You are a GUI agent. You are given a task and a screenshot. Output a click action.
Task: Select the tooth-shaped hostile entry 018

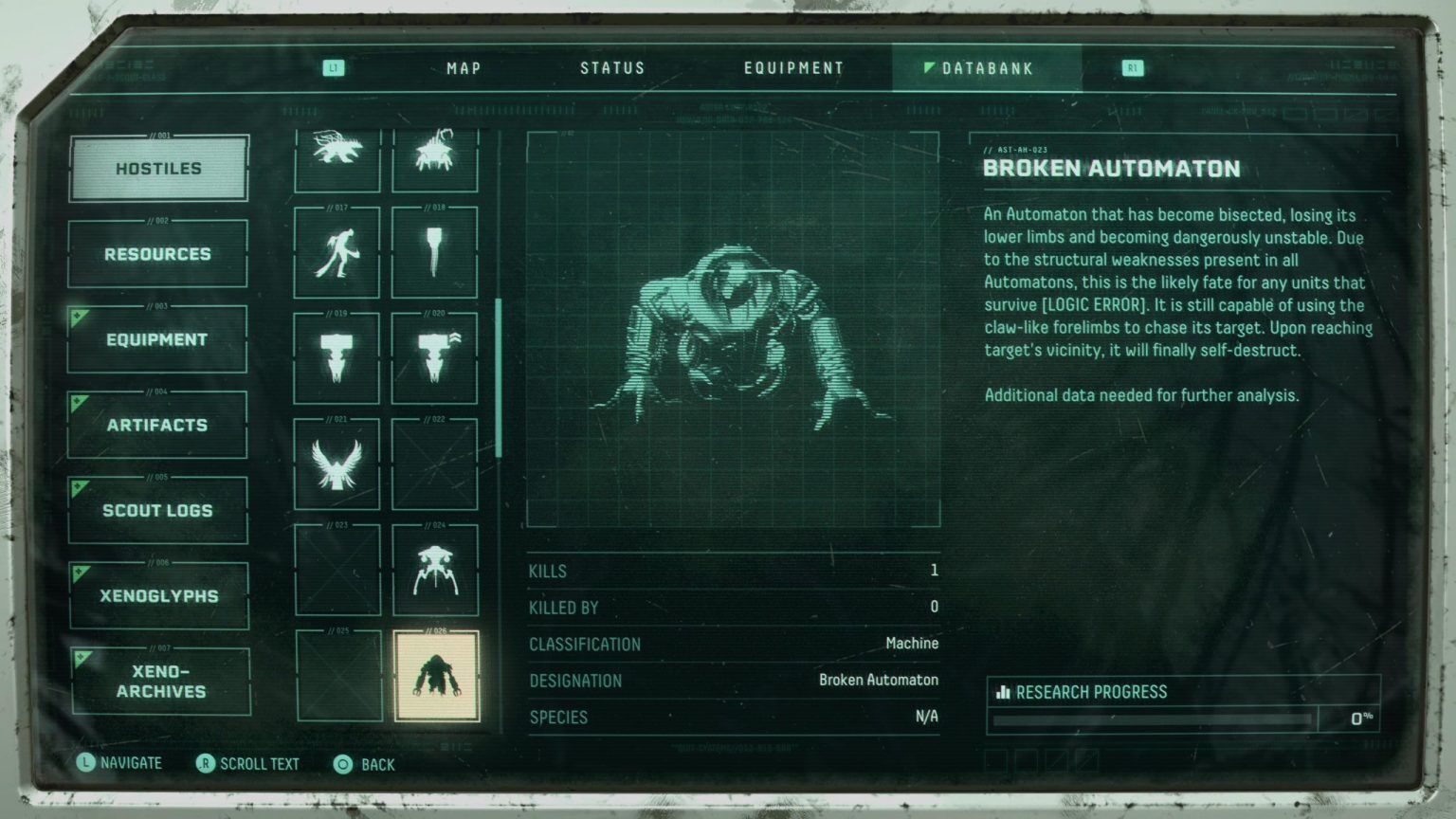tap(435, 252)
